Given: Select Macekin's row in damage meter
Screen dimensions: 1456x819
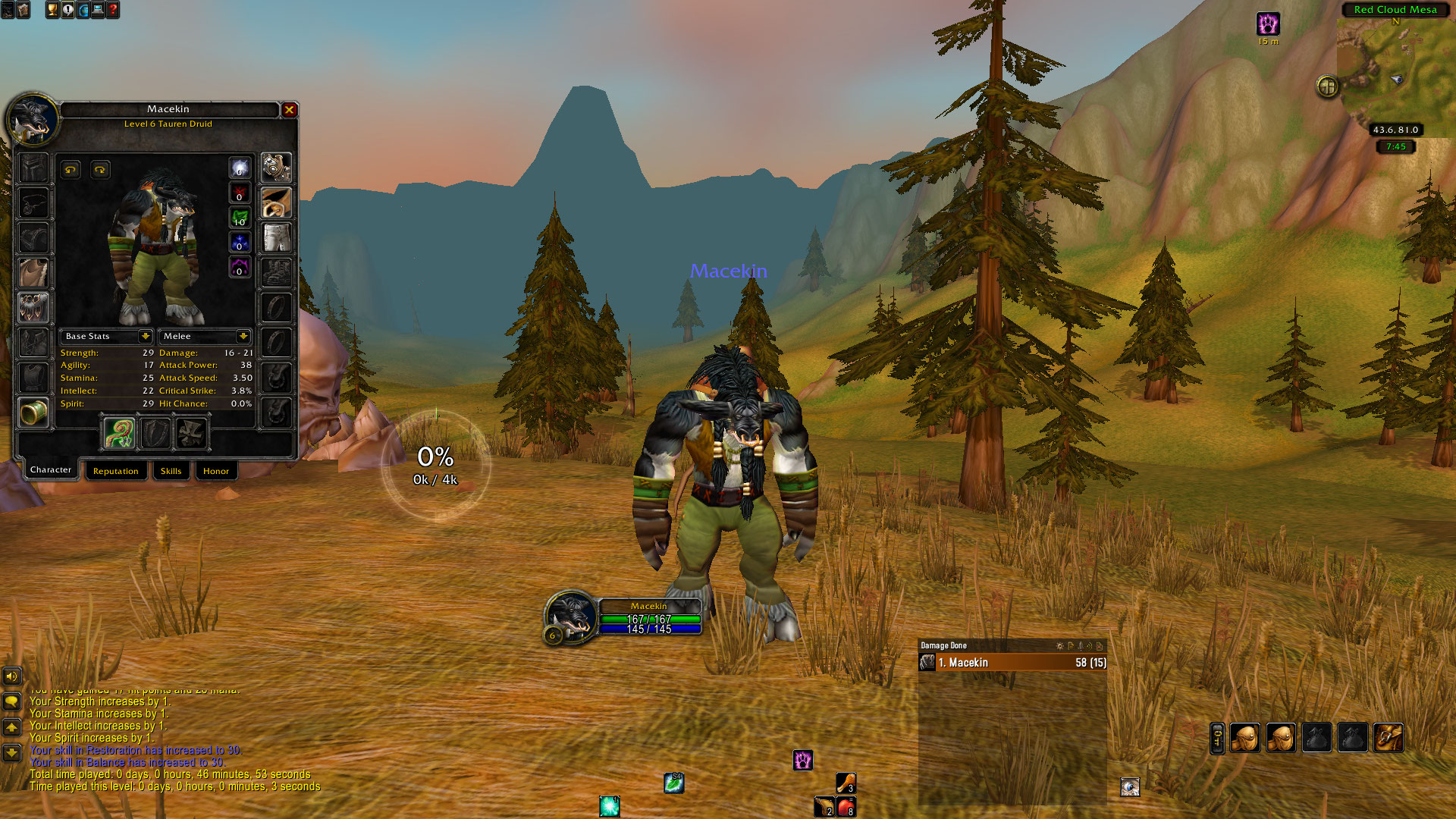Looking at the screenshot, I should 1012,663.
